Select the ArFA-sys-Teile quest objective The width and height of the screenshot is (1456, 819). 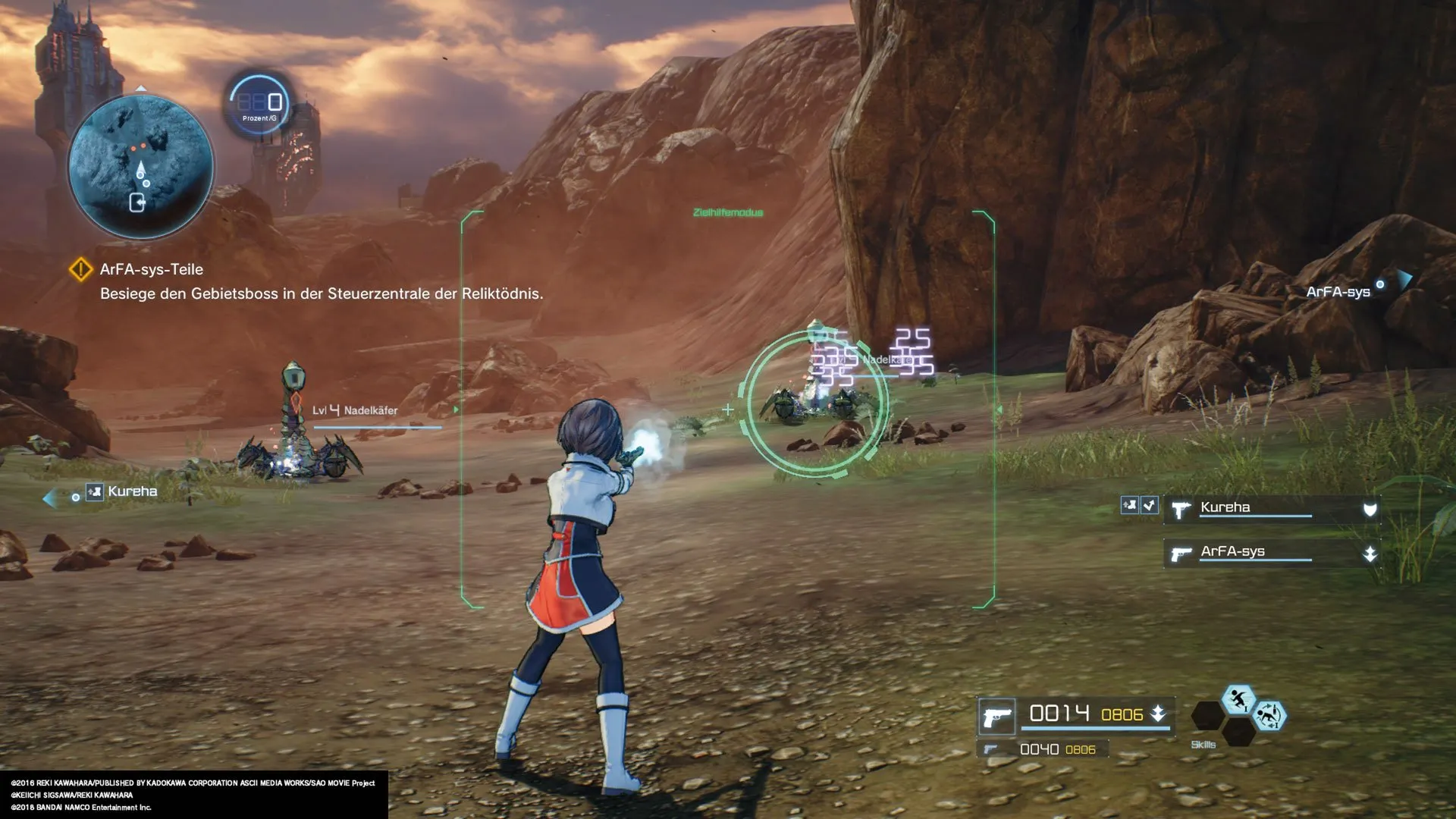[151, 269]
